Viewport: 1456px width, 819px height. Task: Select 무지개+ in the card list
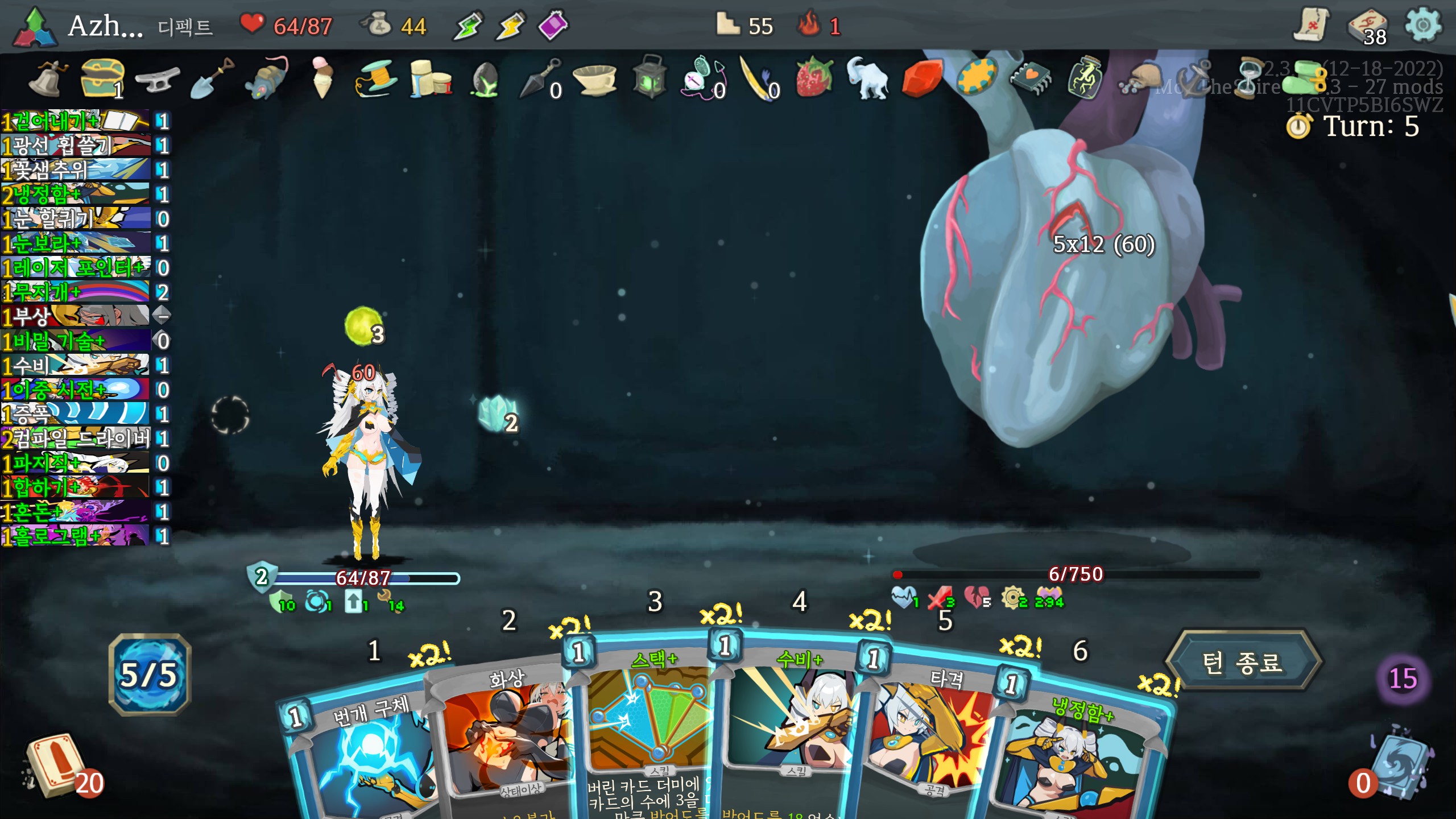77,292
